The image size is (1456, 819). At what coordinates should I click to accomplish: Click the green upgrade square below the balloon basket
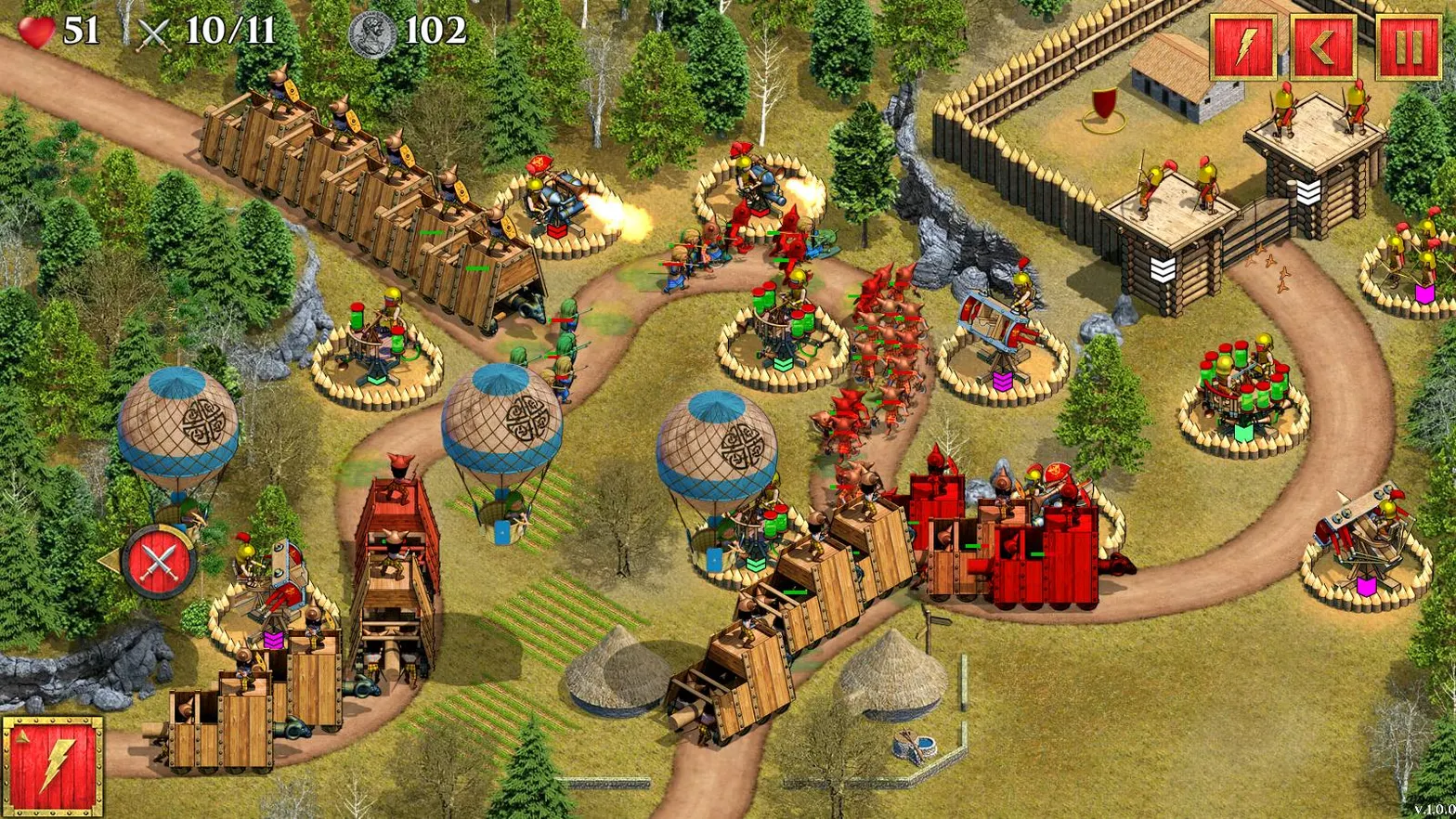(x=756, y=565)
